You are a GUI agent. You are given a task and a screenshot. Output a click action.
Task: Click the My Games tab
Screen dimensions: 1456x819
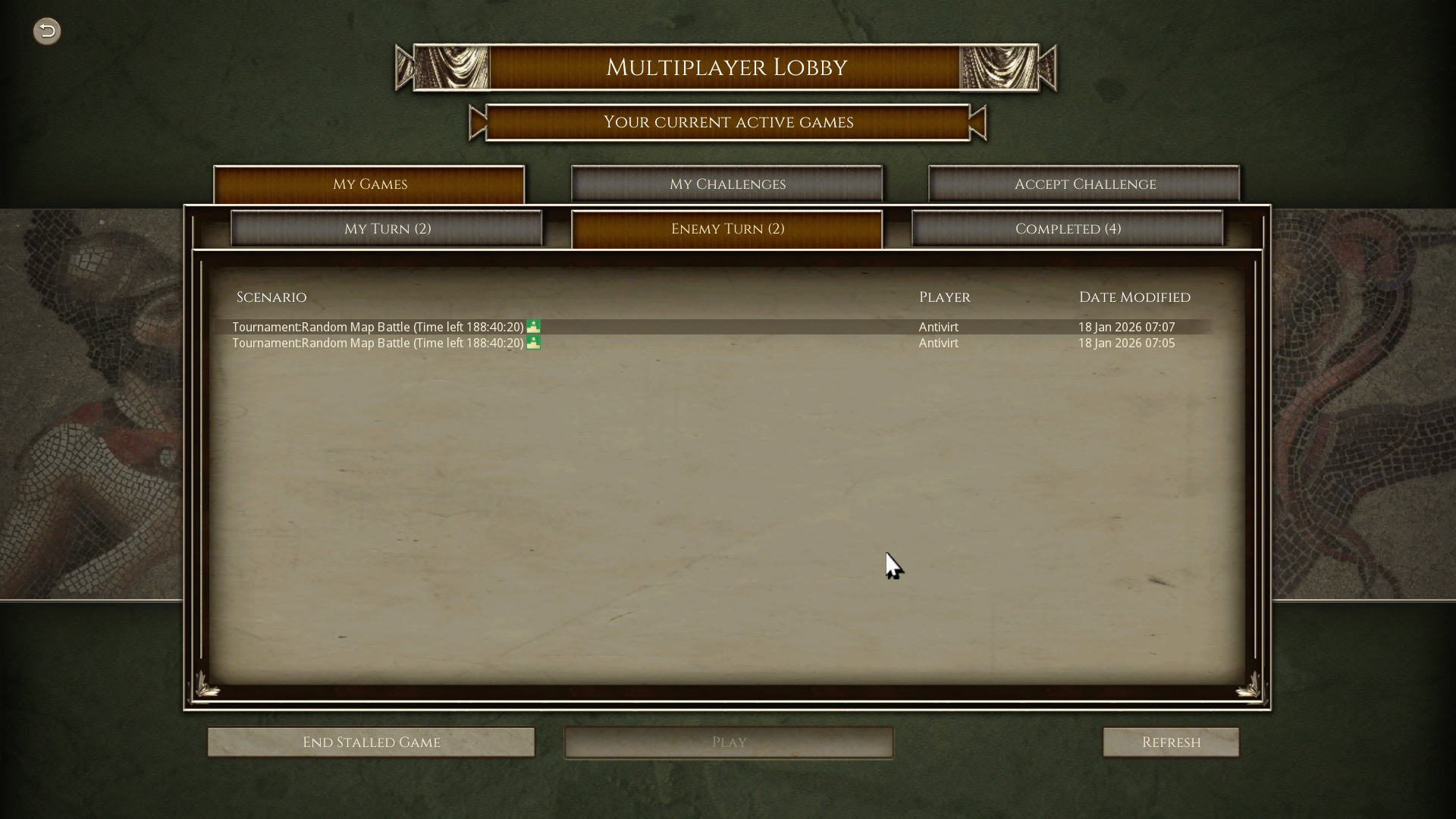click(x=369, y=184)
